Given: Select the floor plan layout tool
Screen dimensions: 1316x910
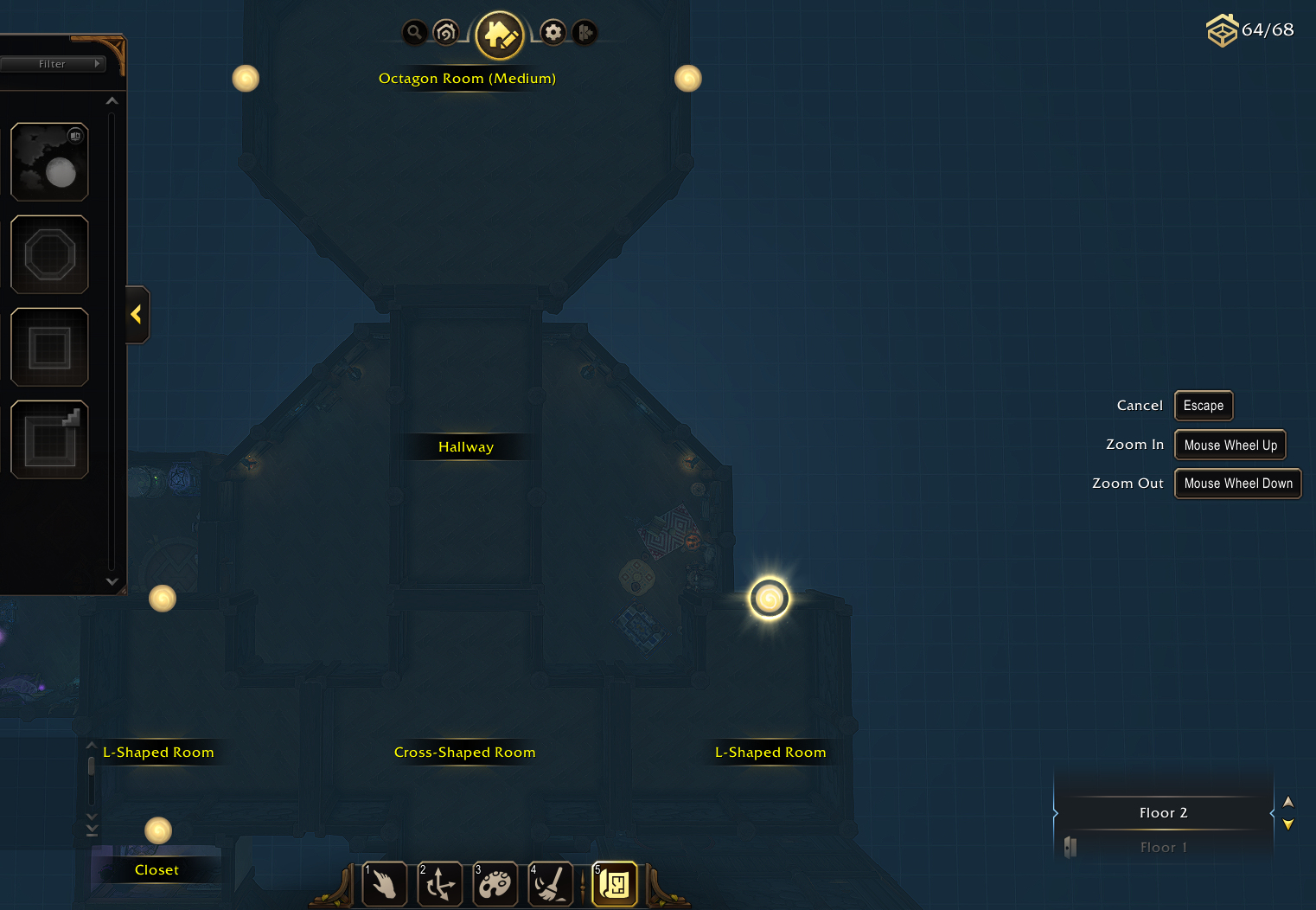Looking at the screenshot, I should pos(615,884).
